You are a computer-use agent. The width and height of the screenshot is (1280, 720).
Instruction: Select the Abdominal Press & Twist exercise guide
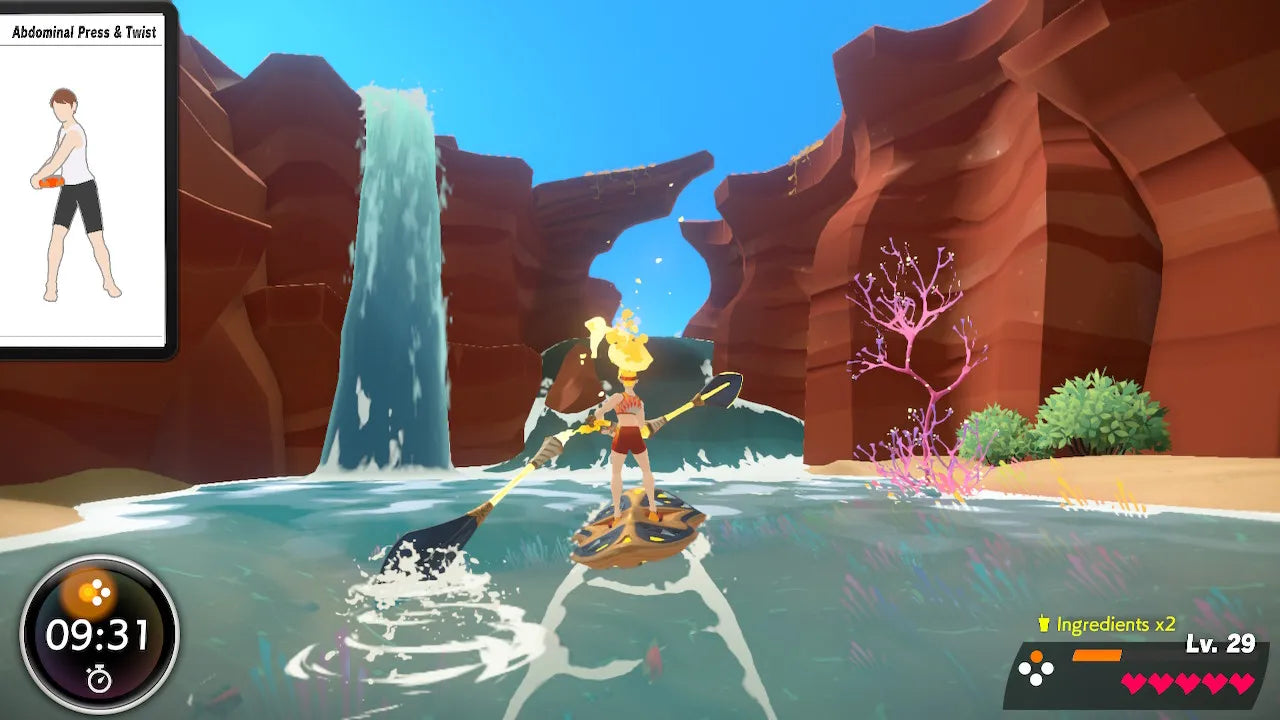coord(84,180)
